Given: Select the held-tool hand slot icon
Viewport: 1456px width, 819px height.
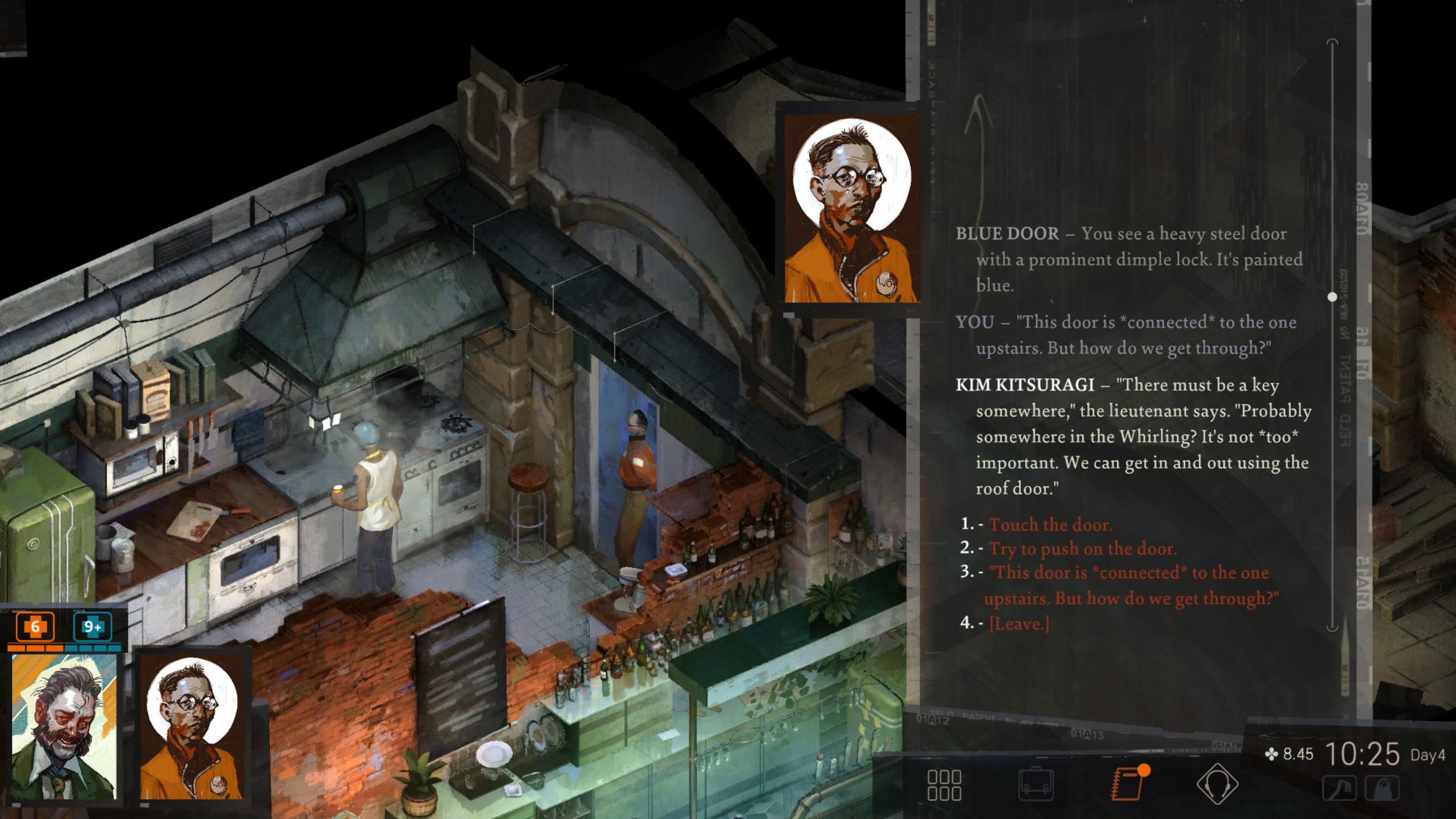Looking at the screenshot, I should 1339,789.
